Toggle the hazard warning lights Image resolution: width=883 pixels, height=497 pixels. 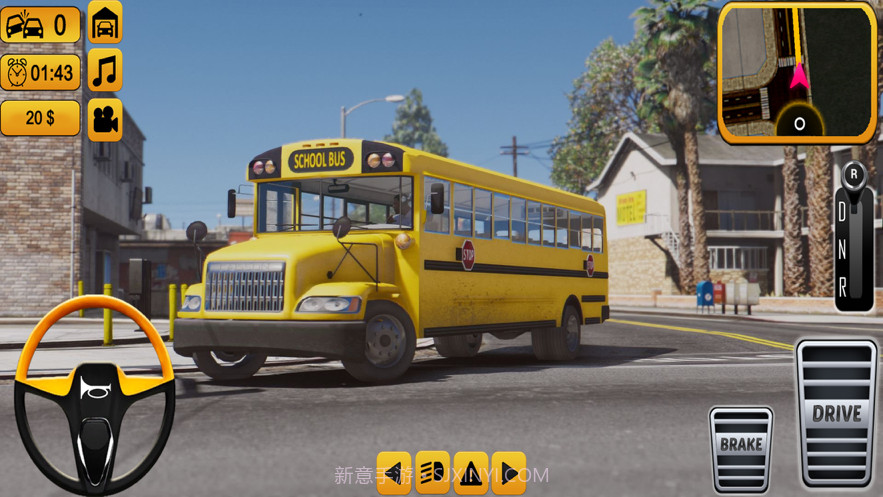tap(471, 471)
